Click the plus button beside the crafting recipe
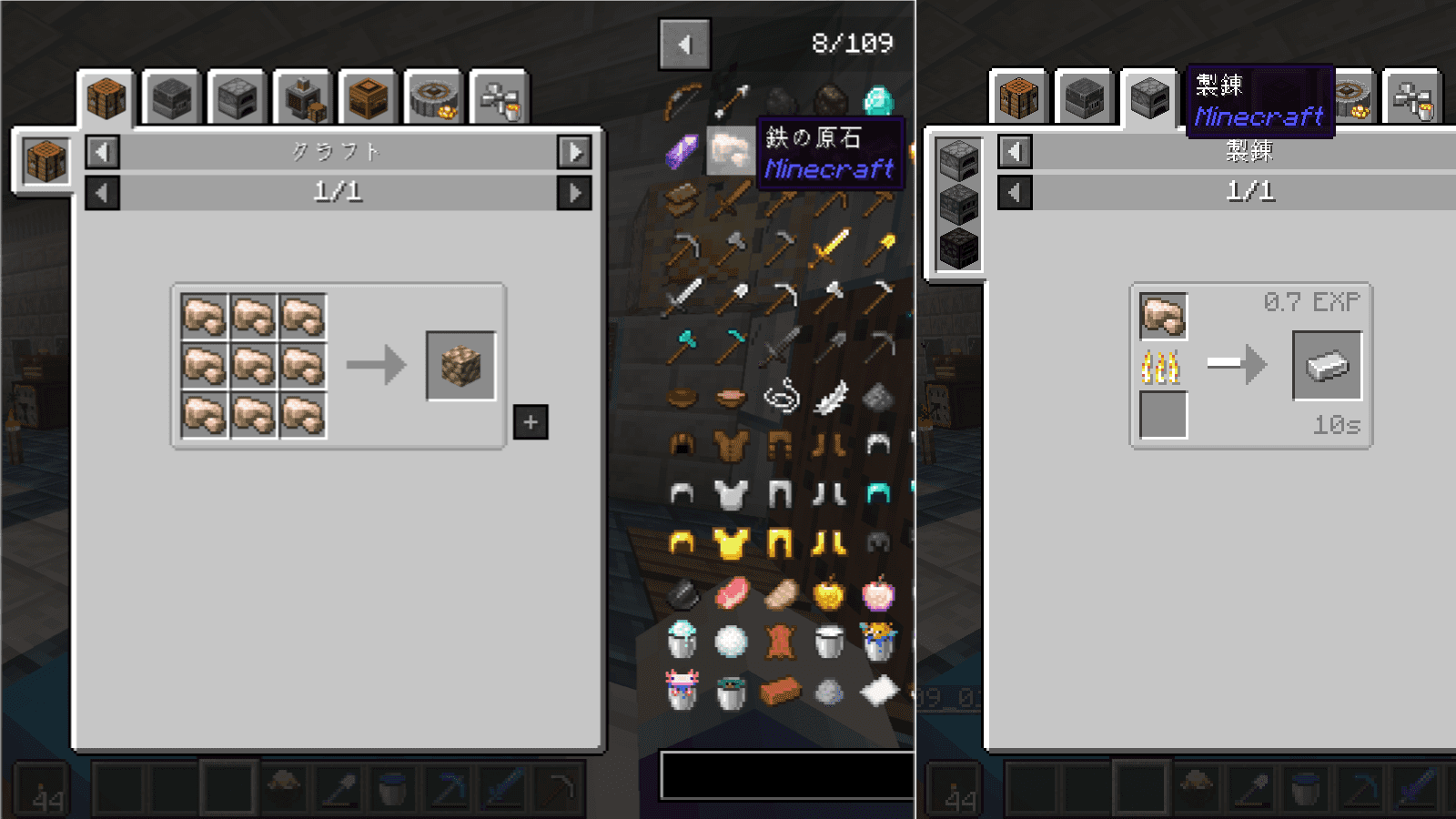 click(531, 422)
